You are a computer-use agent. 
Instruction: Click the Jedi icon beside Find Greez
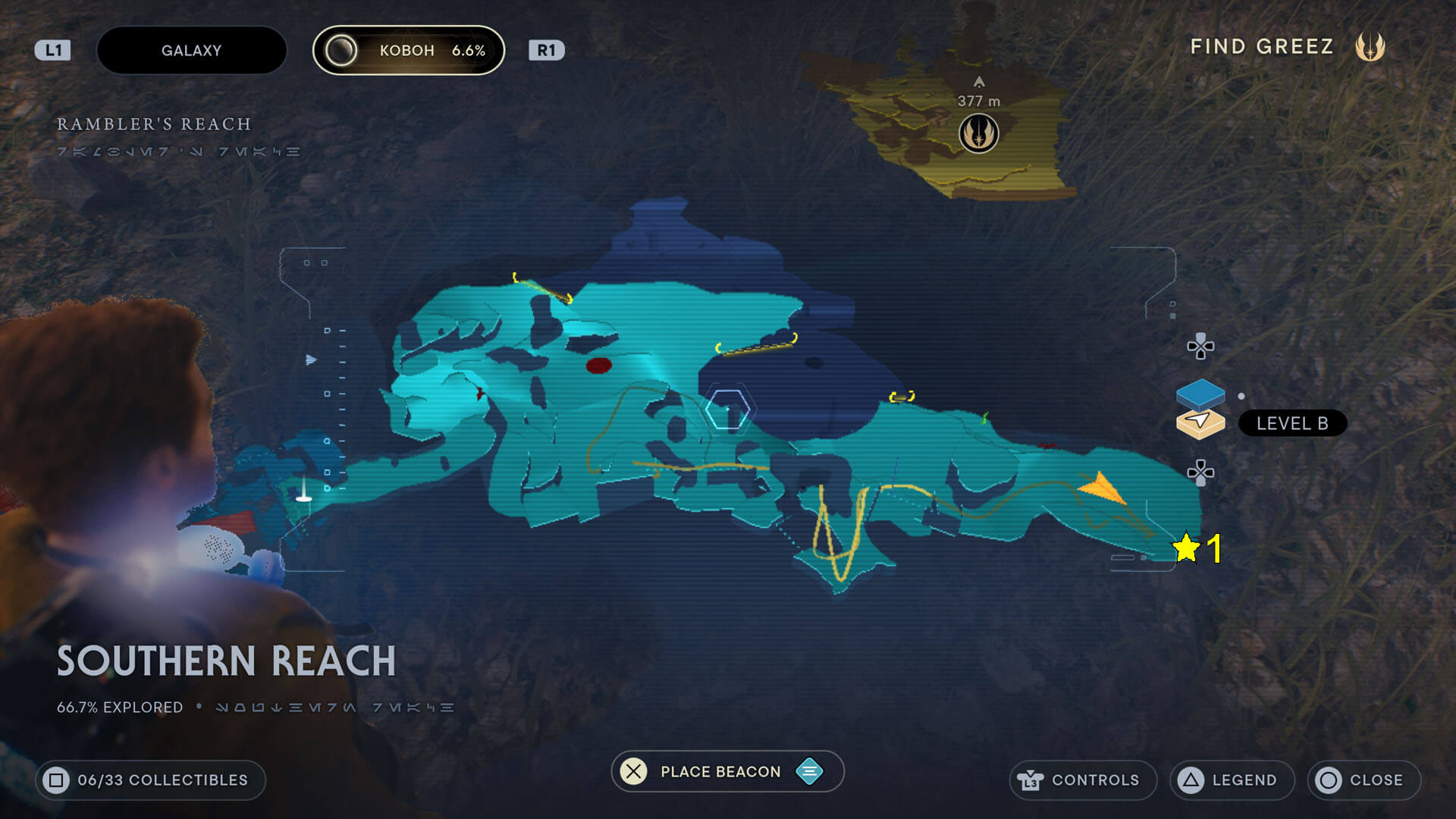pyautogui.click(x=1371, y=47)
